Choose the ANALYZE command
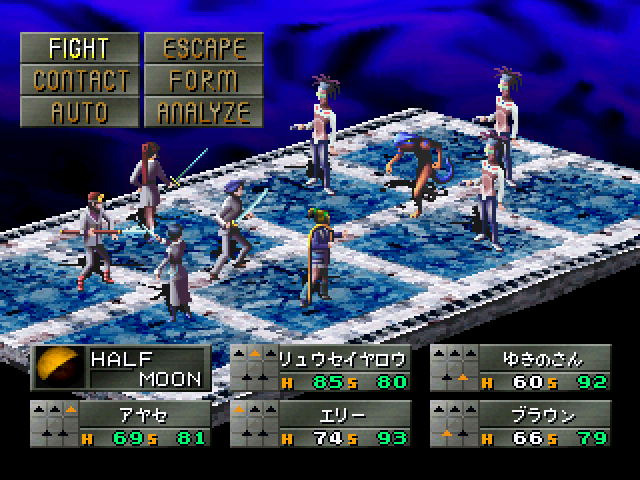Viewport: 640px width, 480px height. point(203,111)
